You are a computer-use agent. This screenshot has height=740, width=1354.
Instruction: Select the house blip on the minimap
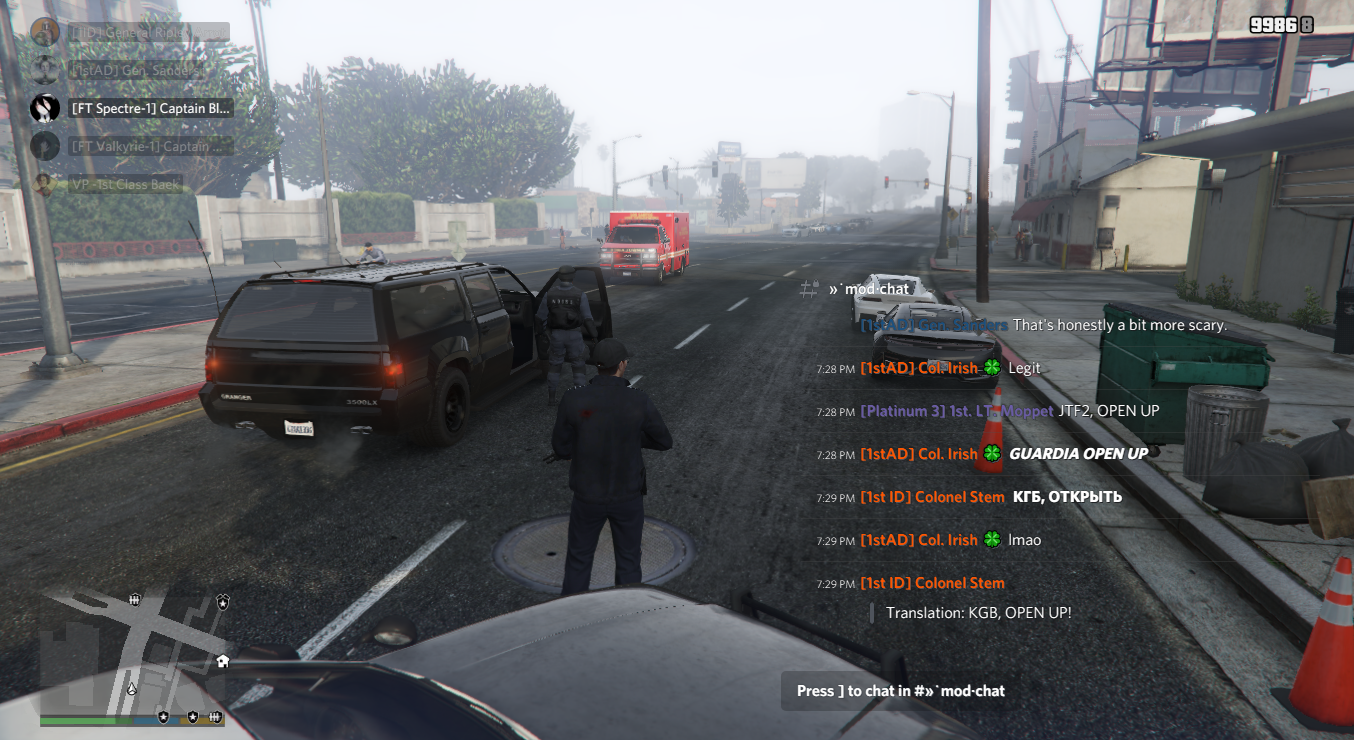[222, 661]
